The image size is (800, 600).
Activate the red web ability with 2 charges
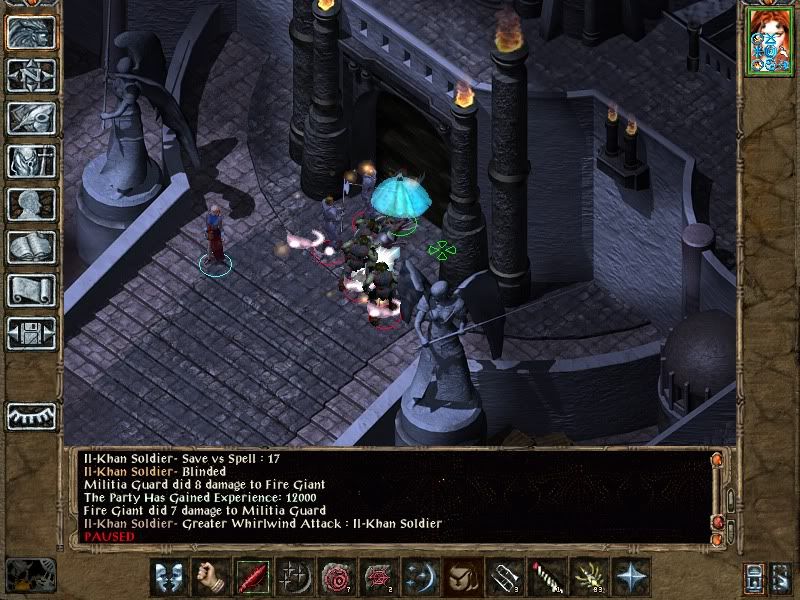[377, 578]
